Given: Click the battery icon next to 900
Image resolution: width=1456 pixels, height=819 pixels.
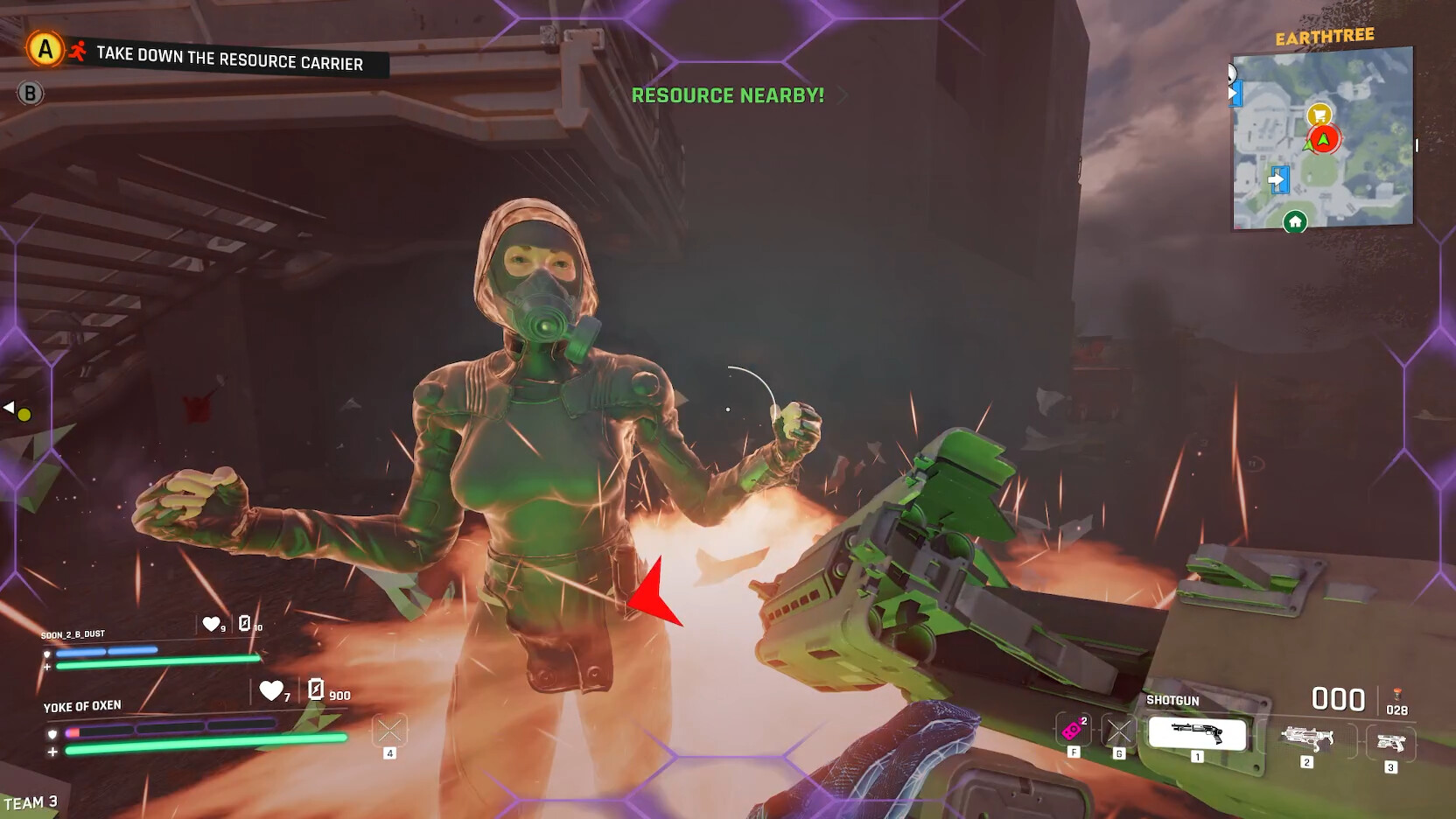Looking at the screenshot, I should [x=314, y=691].
